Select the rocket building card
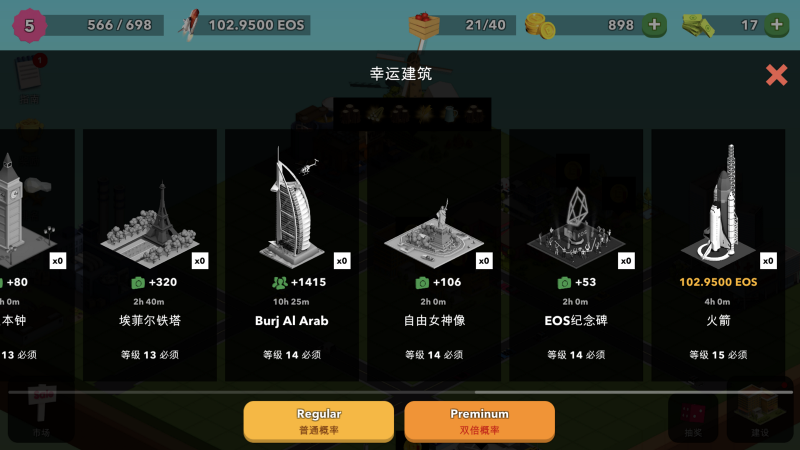Viewport: 800px width, 450px height. coord(717,254)
